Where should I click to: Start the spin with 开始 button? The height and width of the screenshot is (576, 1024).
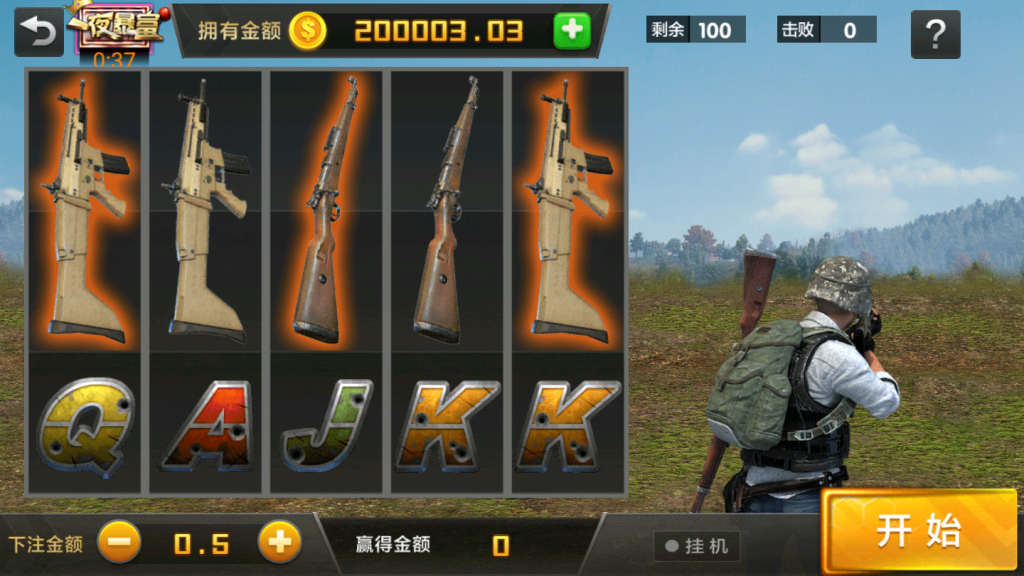(919, 531)
